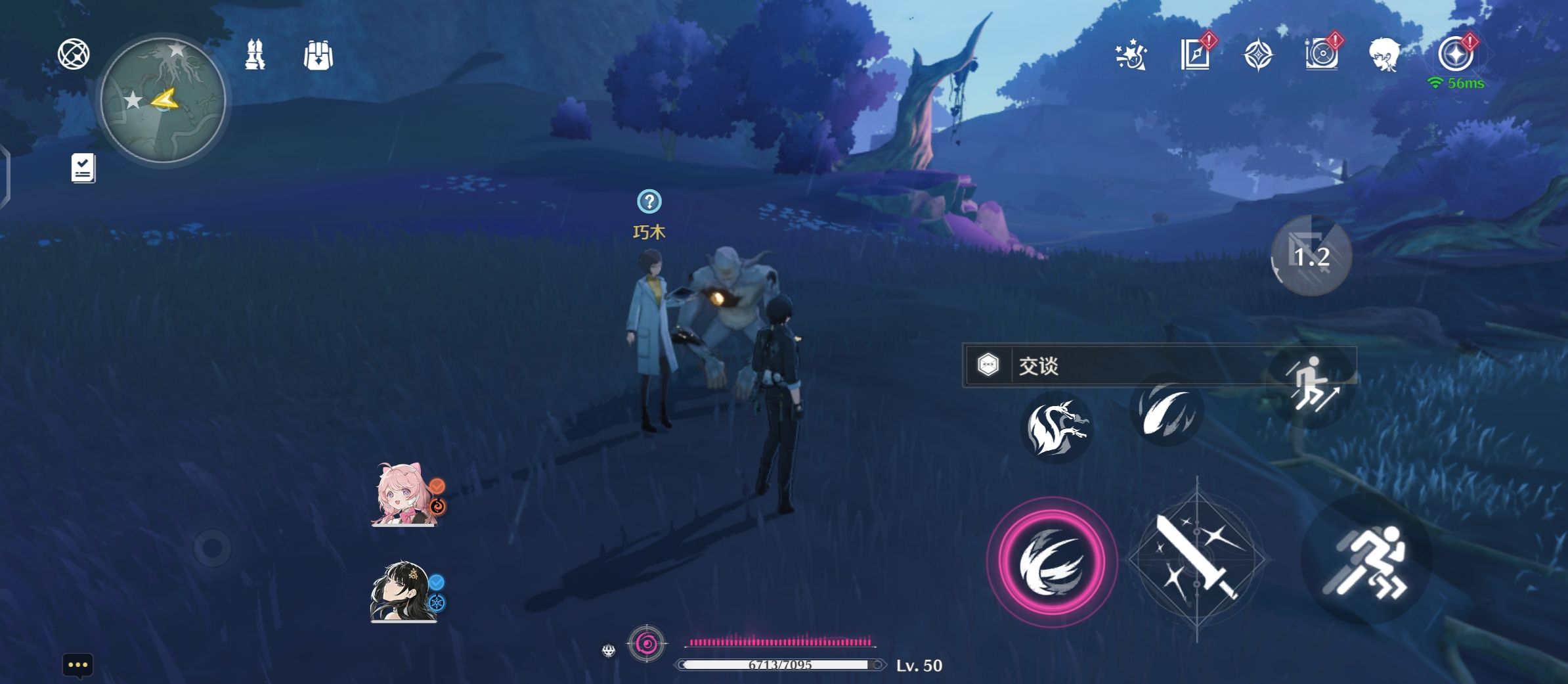Open the quest checklist tracker
Screen dimensions: 1568x684
(83, 168)
